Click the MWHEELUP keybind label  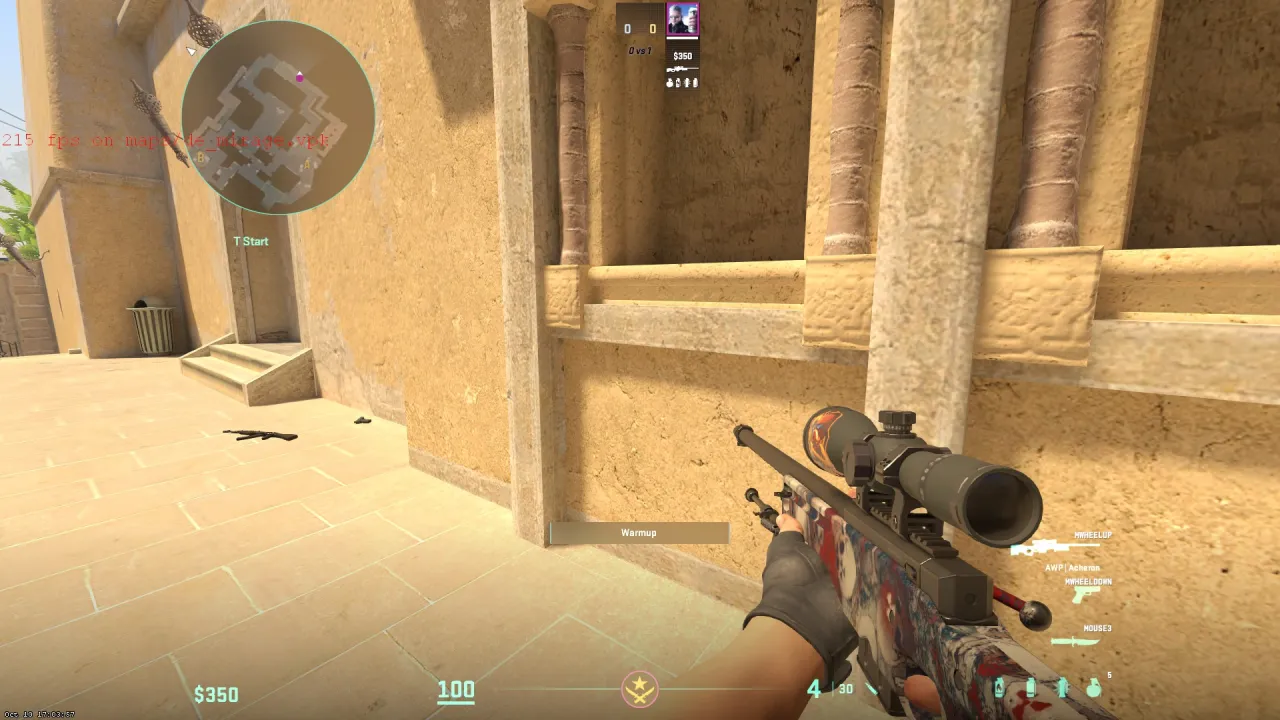pos(1093,535)
